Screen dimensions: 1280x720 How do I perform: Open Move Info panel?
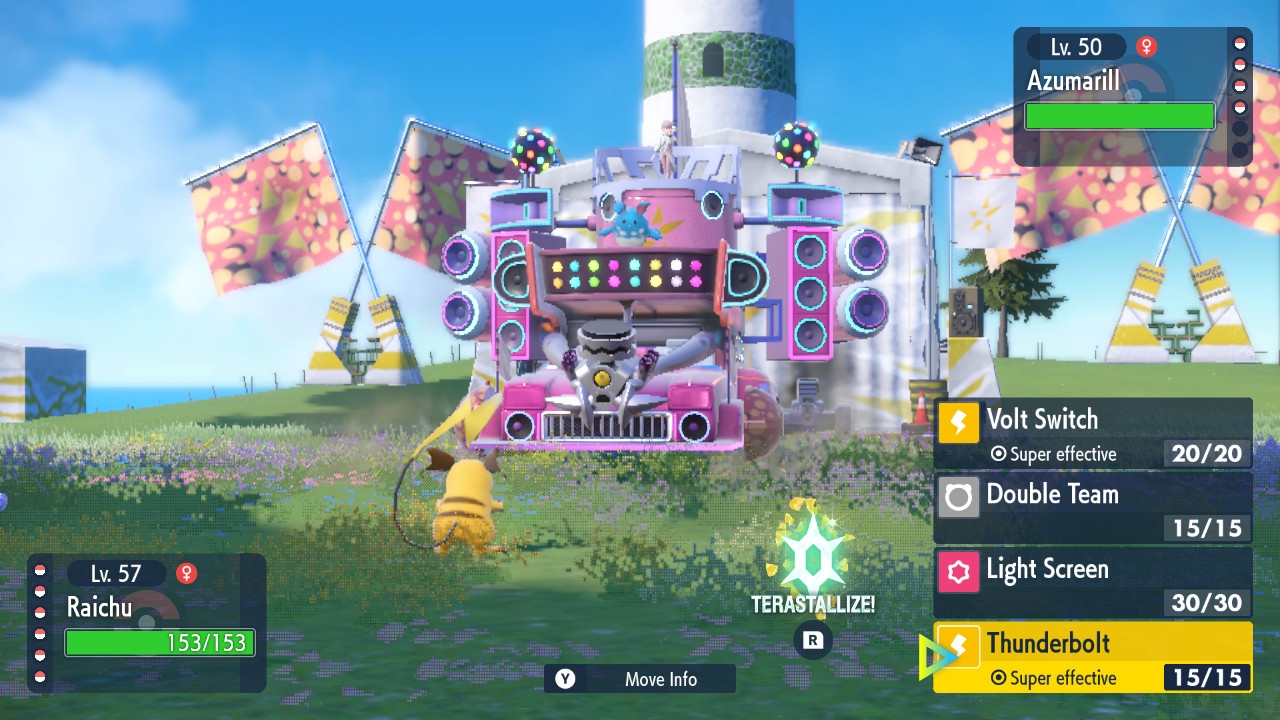tap(640, 679)
